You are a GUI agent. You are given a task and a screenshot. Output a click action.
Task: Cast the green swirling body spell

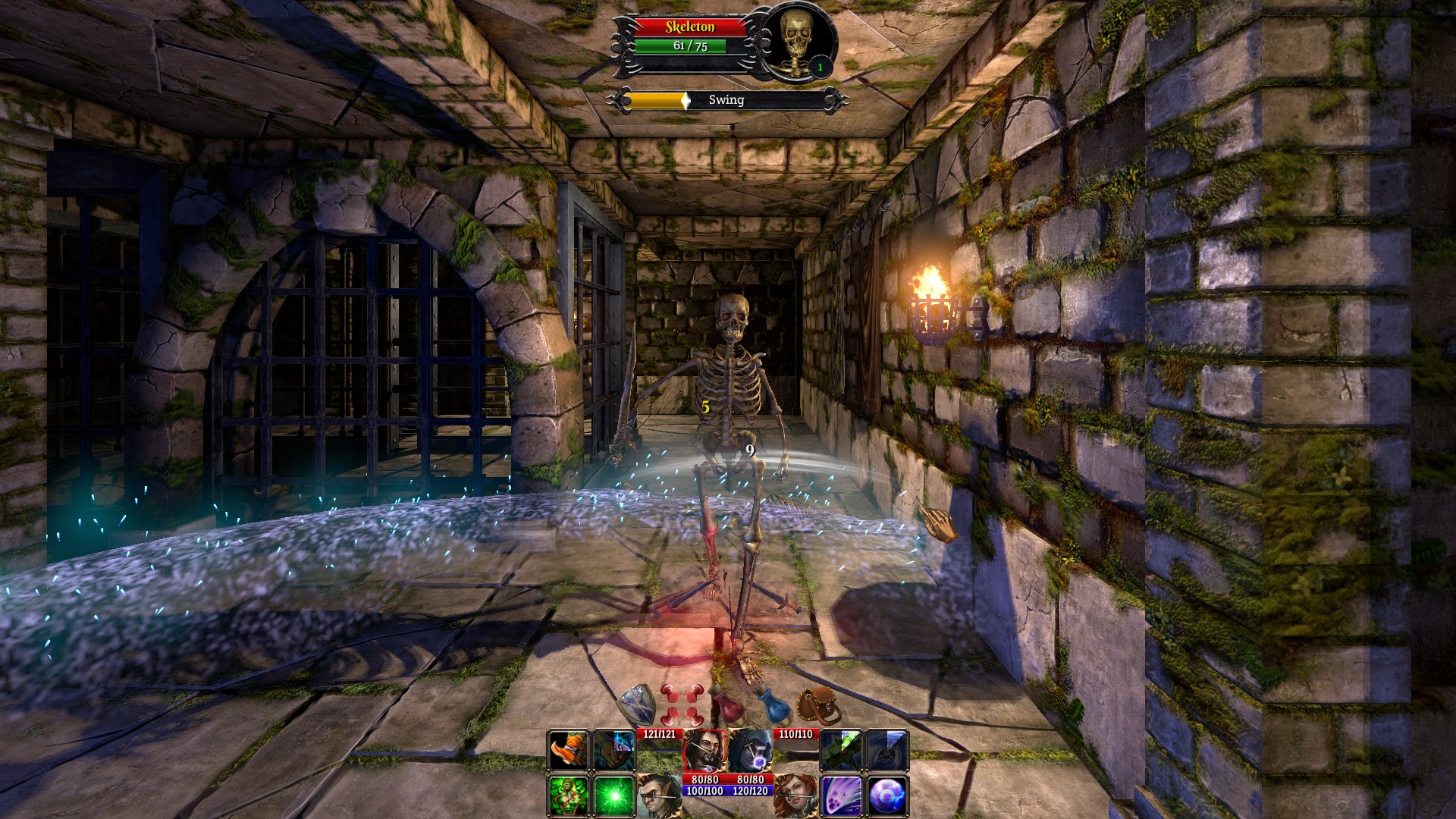[x=568, y=795]
